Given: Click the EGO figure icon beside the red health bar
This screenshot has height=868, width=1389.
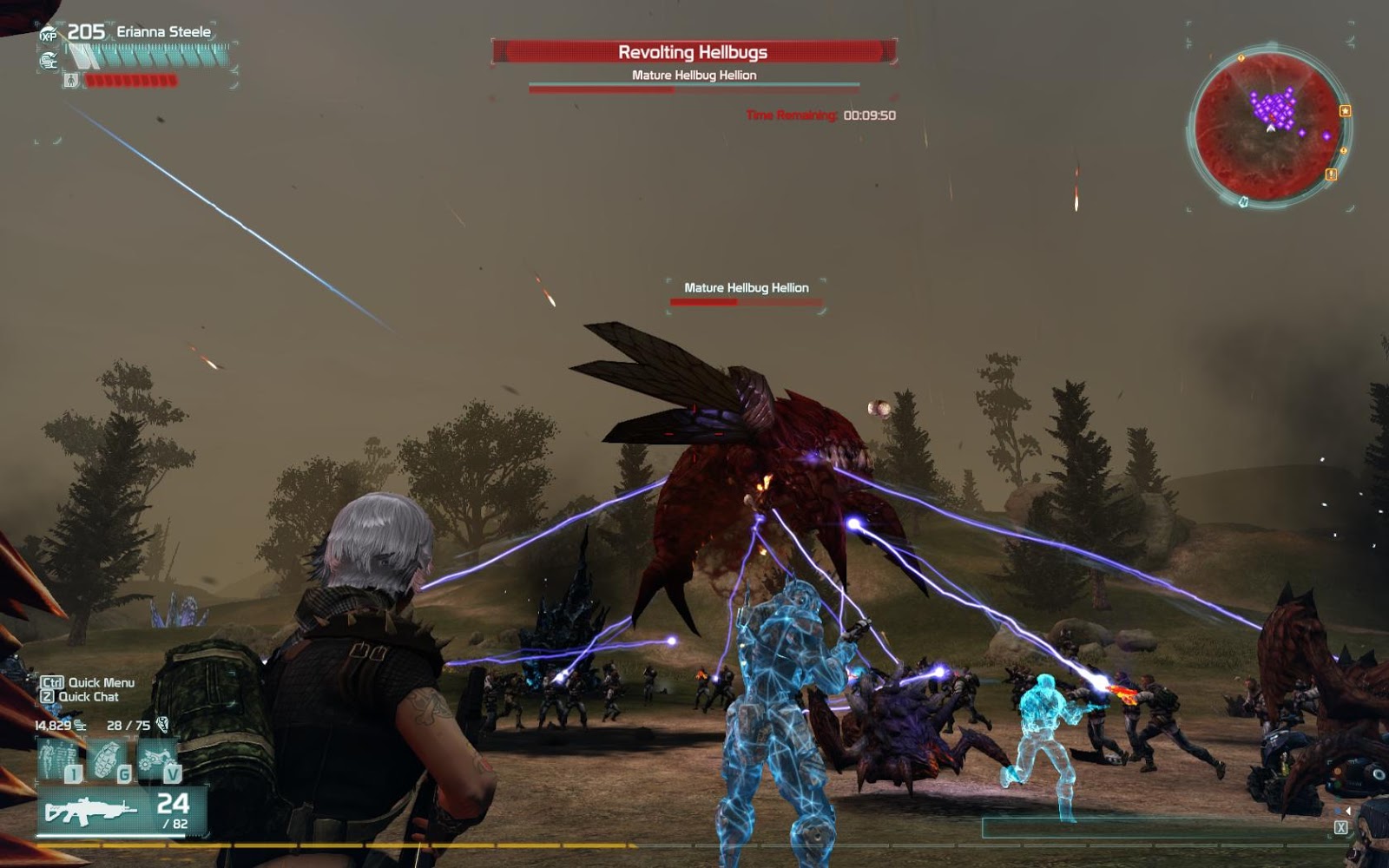Looking at the screenshot, I should pos(71,80).
